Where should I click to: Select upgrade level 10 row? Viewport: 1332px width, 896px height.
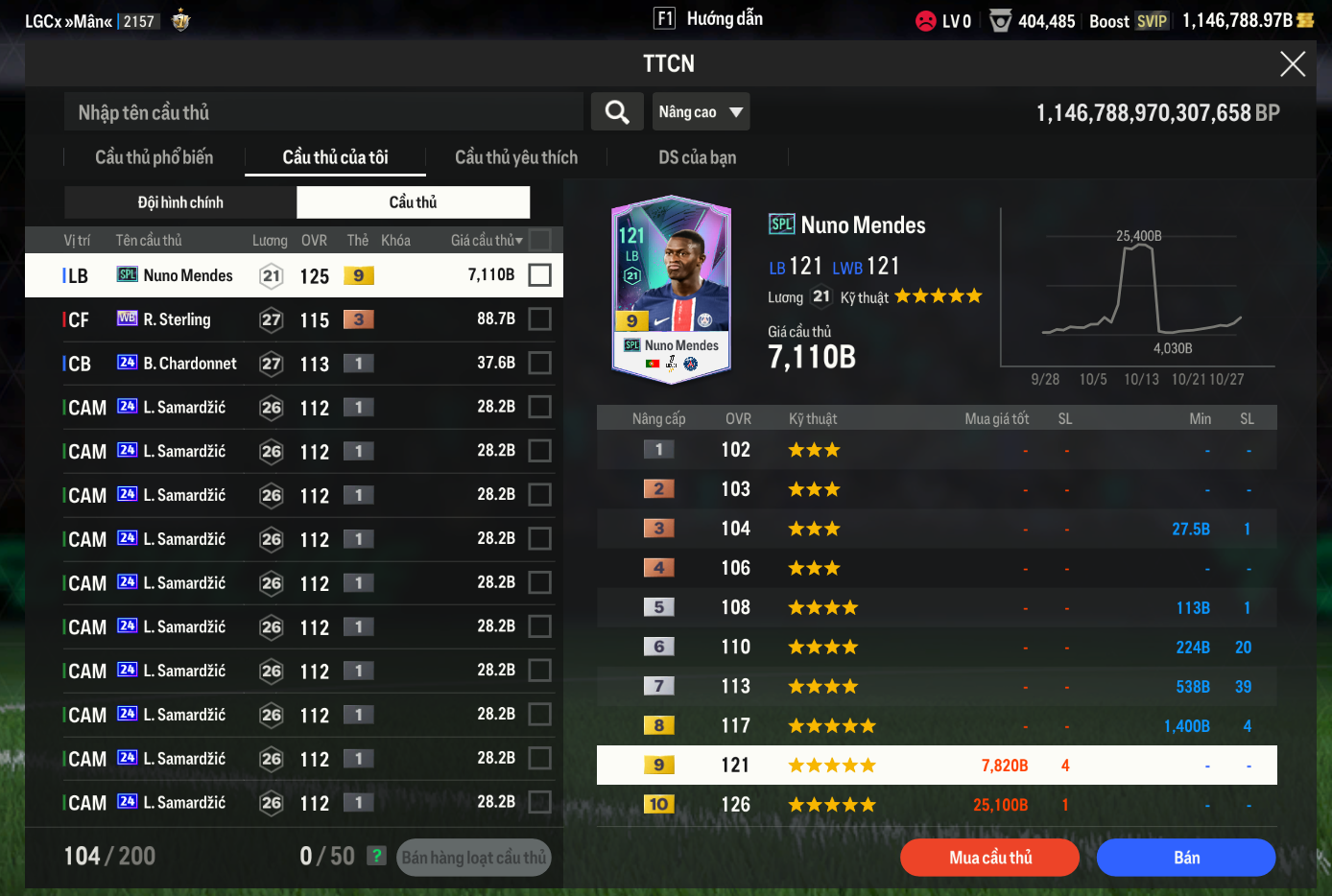tap(936, 805)
